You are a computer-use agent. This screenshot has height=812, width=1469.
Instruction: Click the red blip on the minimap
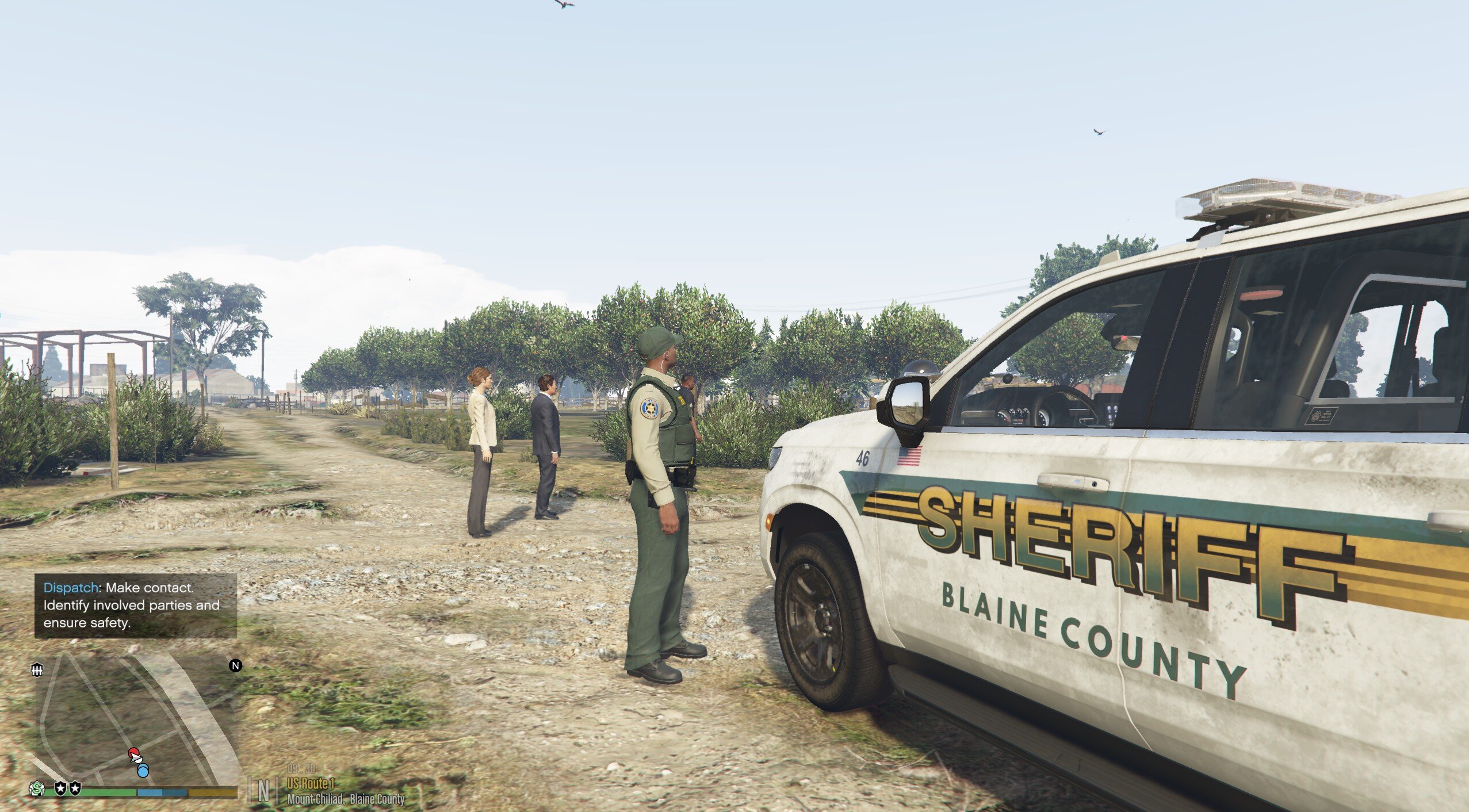pos(133,753)
